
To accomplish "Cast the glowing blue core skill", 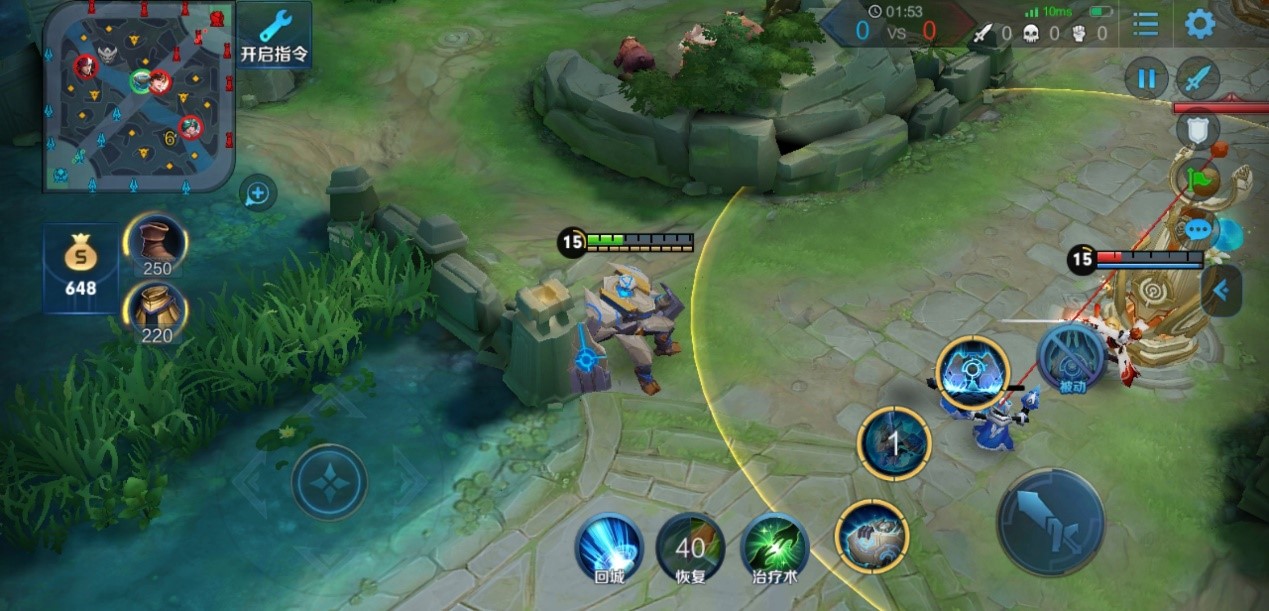I will click(x=973, y=372).
